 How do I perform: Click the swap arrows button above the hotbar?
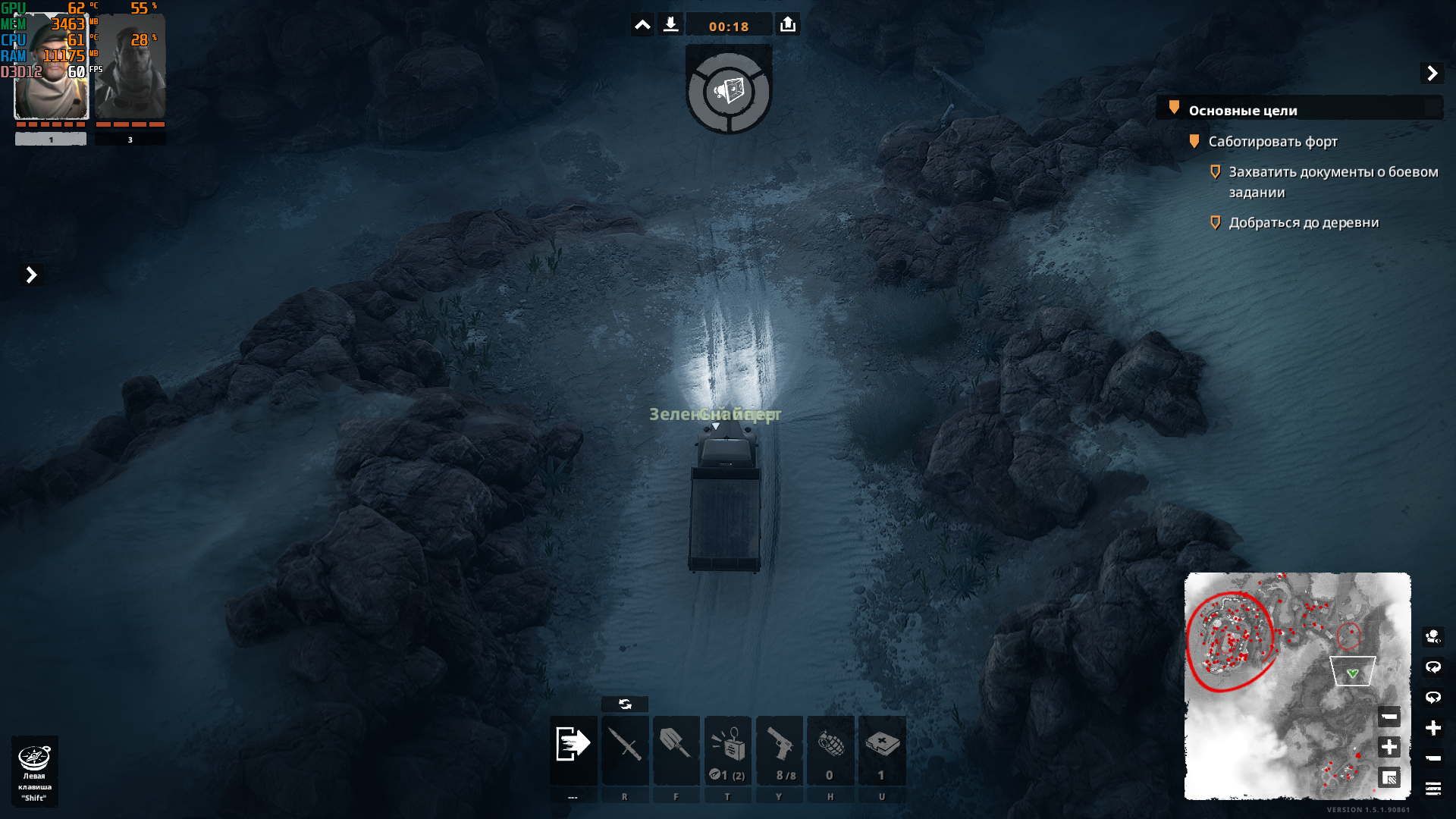(x=625, y=704)
